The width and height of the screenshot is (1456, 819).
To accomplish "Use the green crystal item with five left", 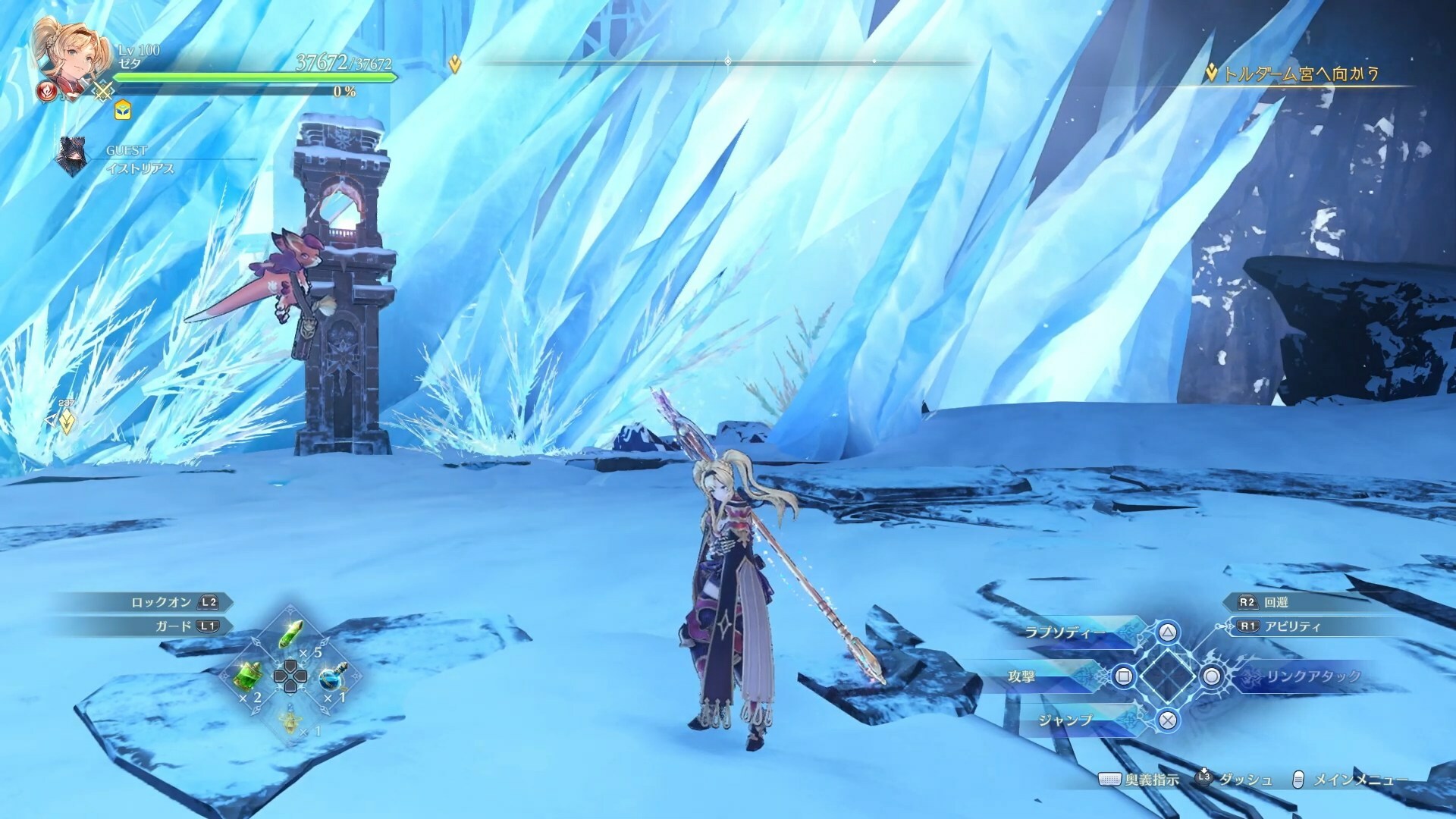I will pyautogui.click(x=291, y=634).
